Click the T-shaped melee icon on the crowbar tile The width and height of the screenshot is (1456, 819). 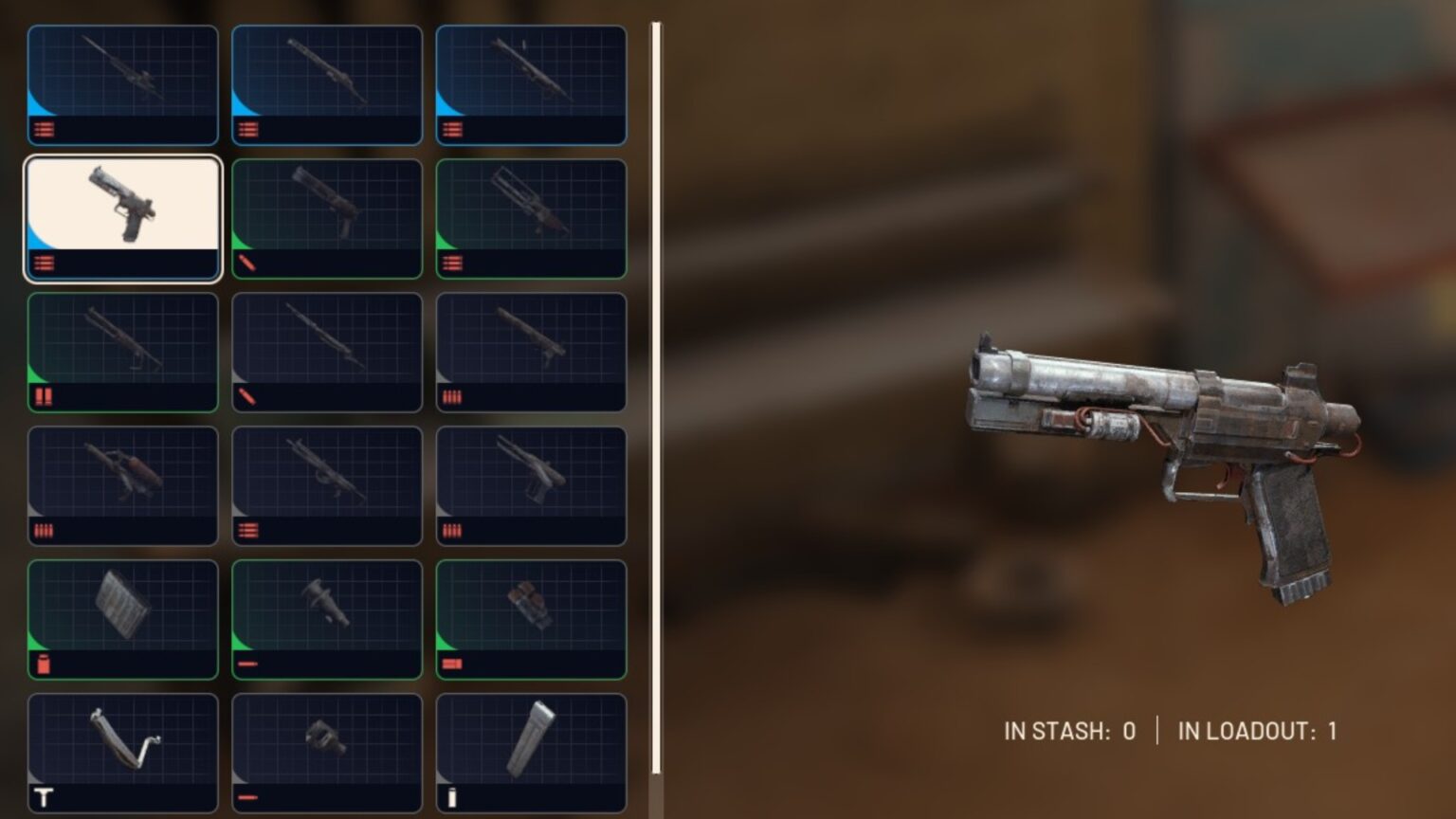(44, 798)
